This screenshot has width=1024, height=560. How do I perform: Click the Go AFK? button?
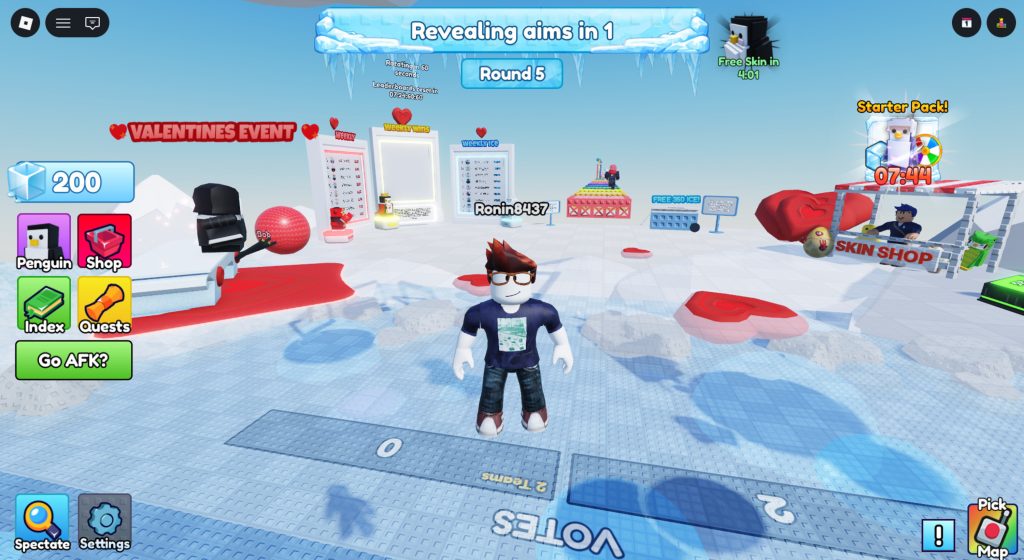73,360
